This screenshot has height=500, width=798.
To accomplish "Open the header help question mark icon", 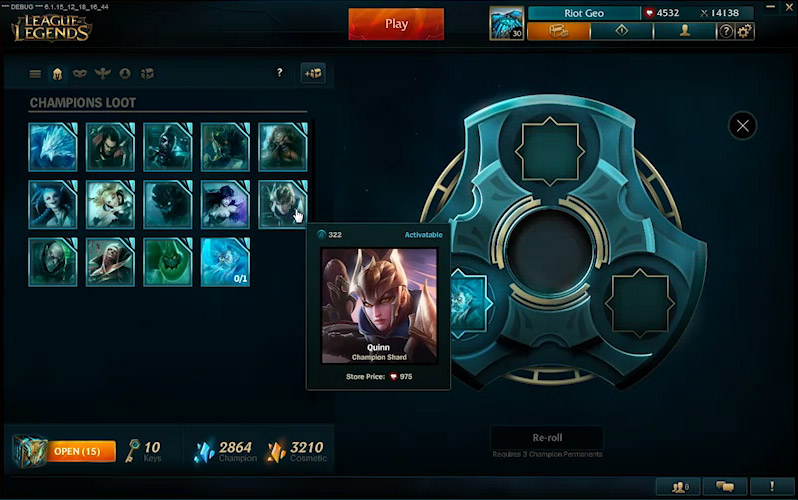I will 726,31.
